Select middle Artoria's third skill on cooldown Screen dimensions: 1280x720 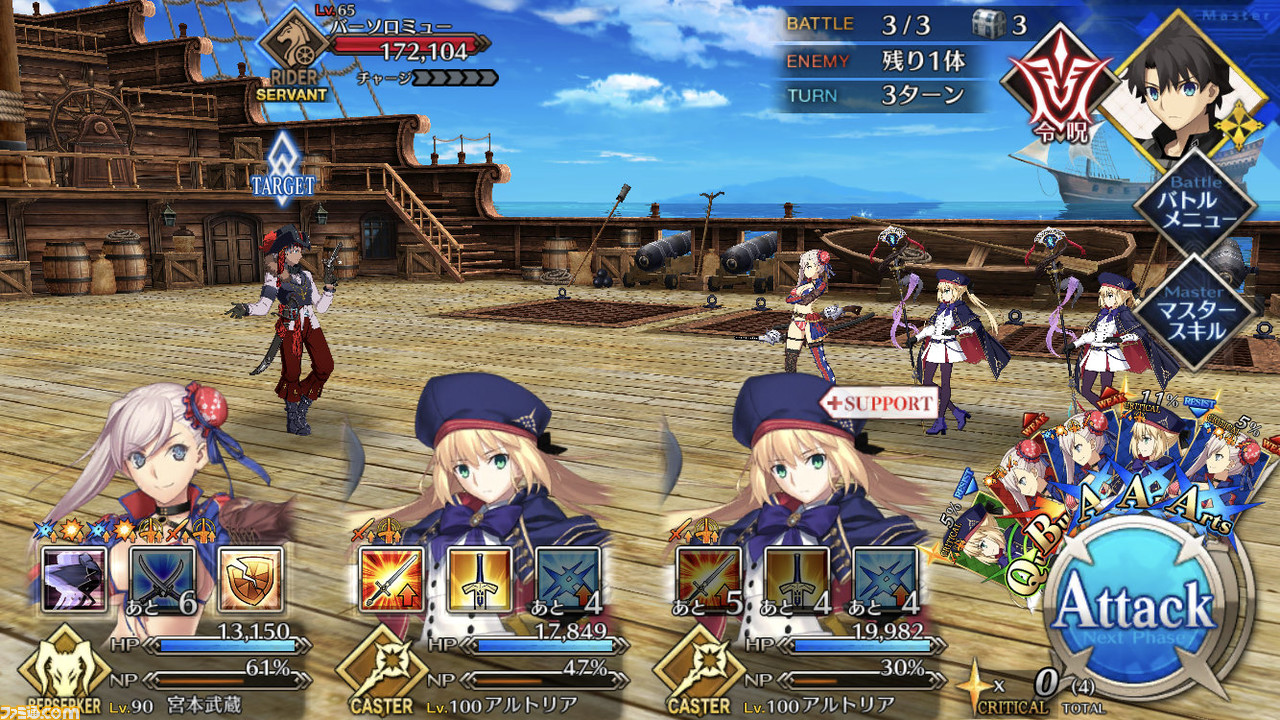pyautogui.click(x=568, y=579)
